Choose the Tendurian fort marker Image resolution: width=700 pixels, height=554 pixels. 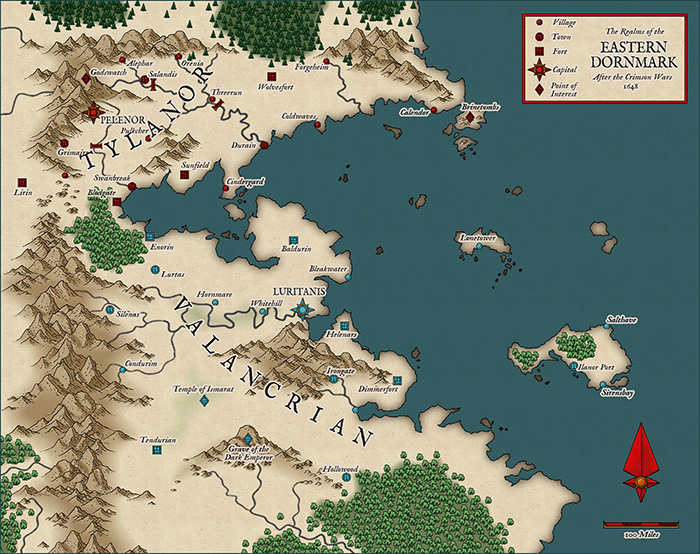157,451
